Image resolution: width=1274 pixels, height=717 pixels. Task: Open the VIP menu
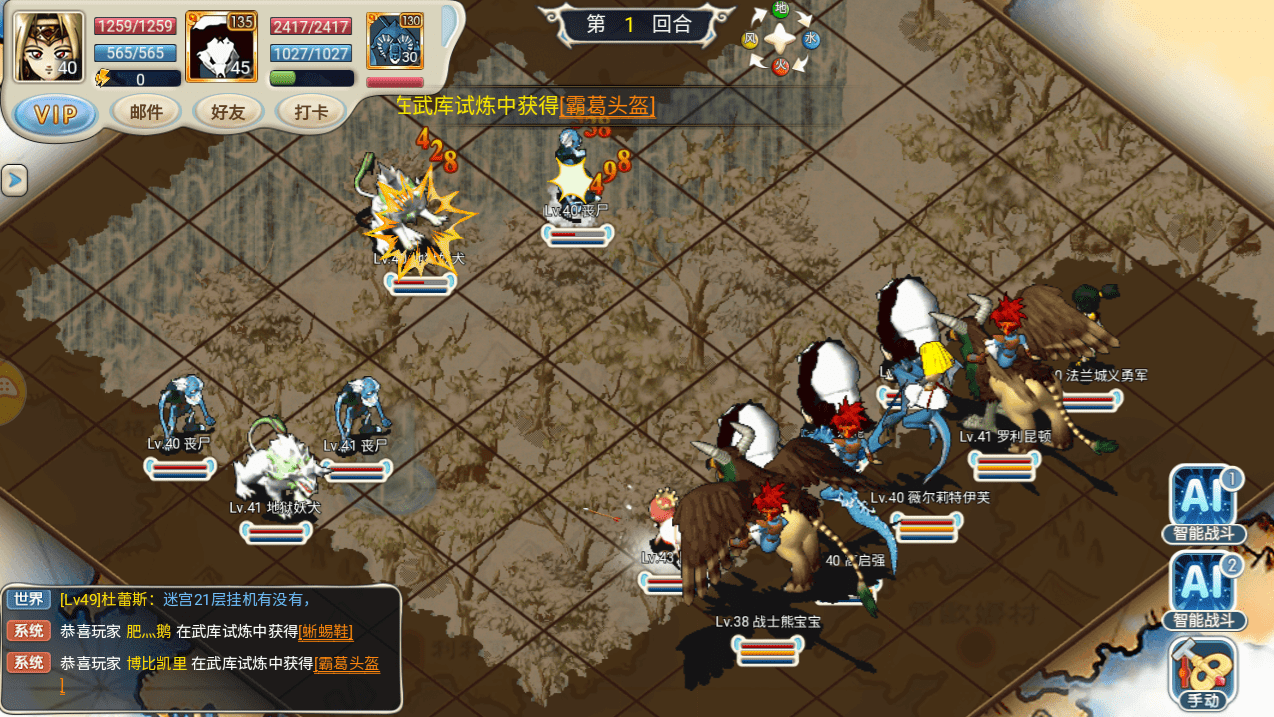(x=56, y=114)
